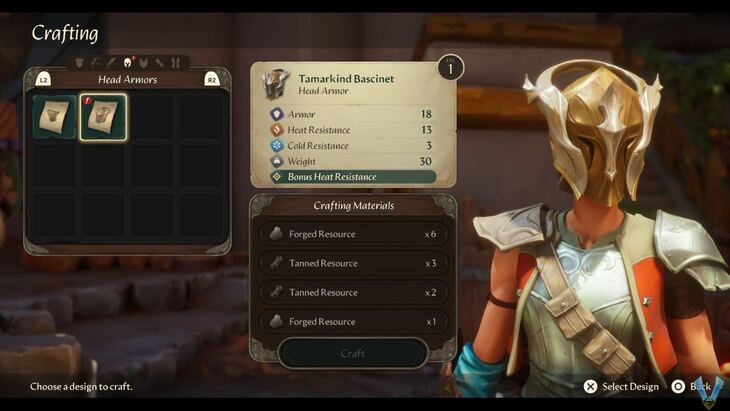Select the Tanned Resource x2 material row
Image resolution: width=730 pixels, height=411 pixels.
pyautogui.click(x=353, y=292)
